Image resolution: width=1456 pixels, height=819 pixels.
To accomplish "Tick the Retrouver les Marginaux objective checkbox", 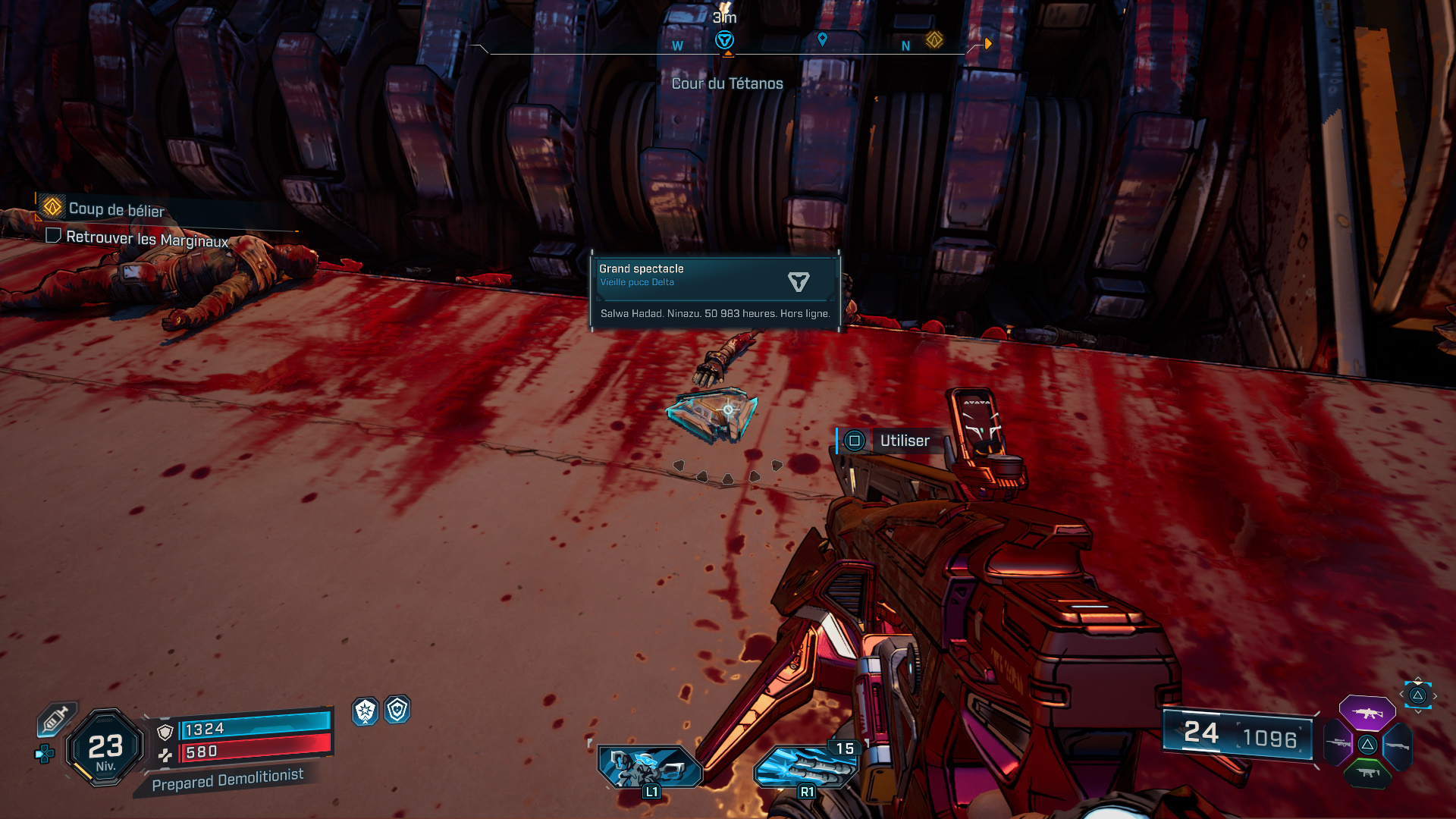I will [x=53, y=235].
